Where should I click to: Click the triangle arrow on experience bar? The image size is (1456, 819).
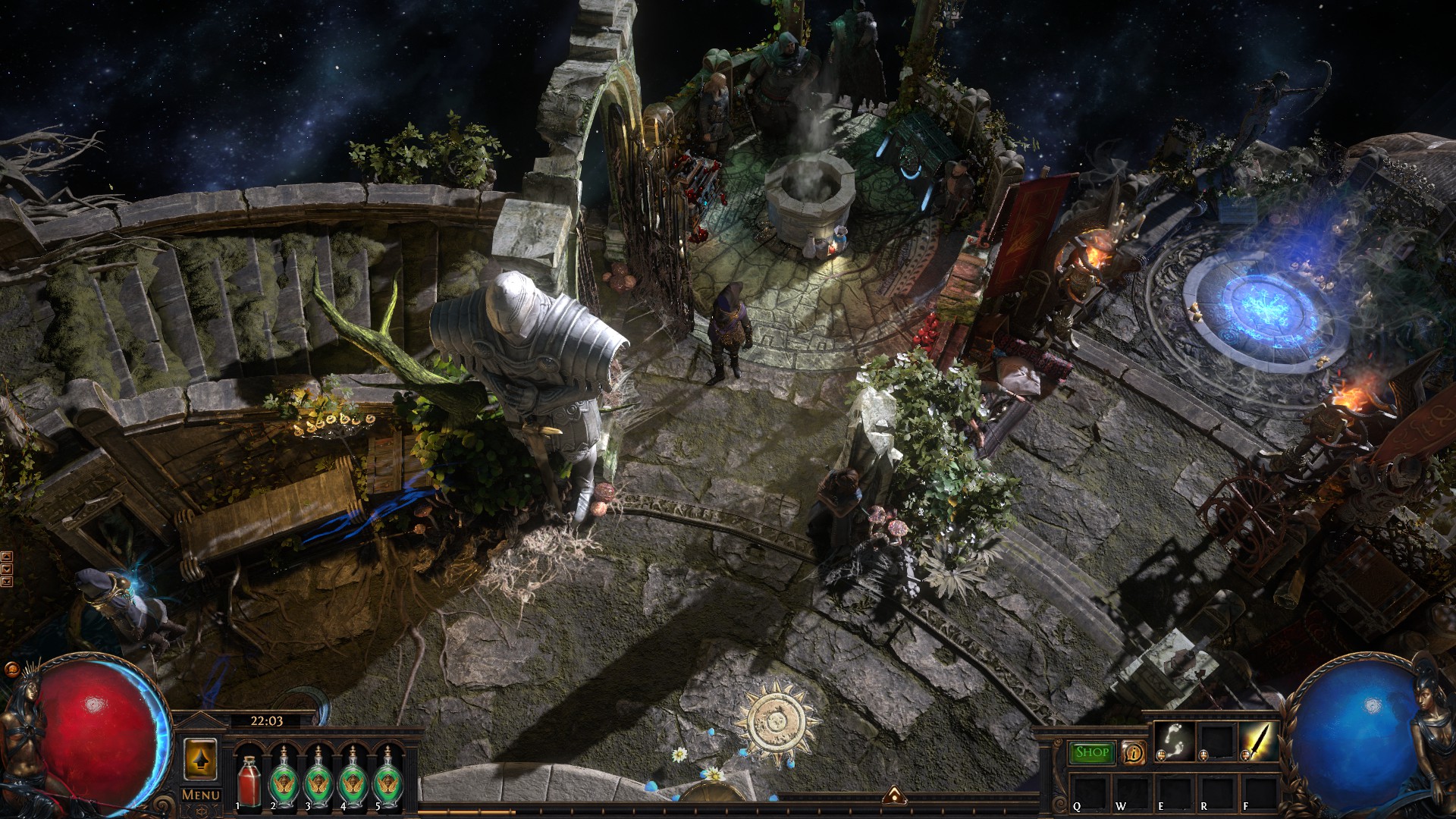tap(893, 795)
